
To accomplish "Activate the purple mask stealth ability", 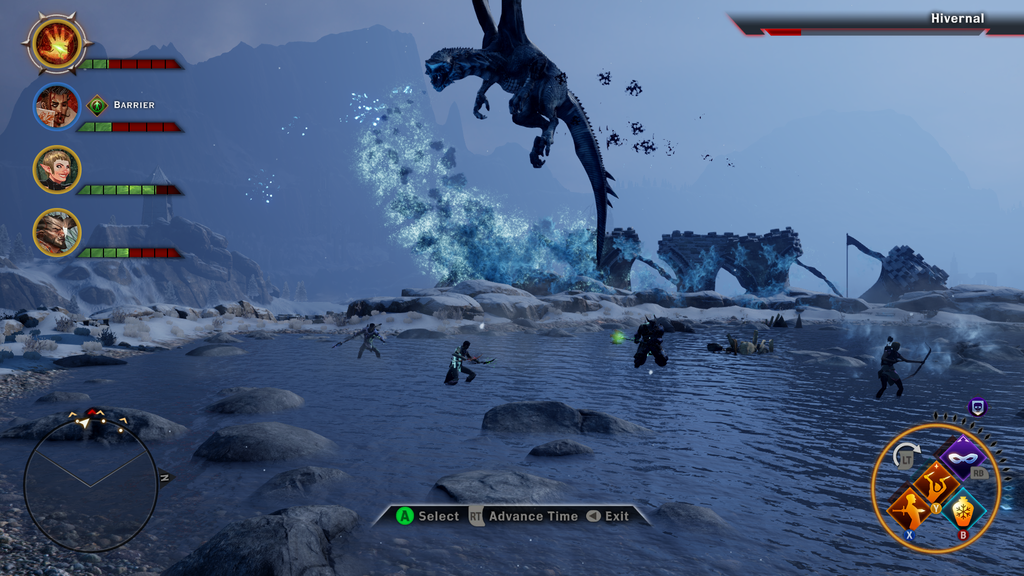I will point(962,458).
